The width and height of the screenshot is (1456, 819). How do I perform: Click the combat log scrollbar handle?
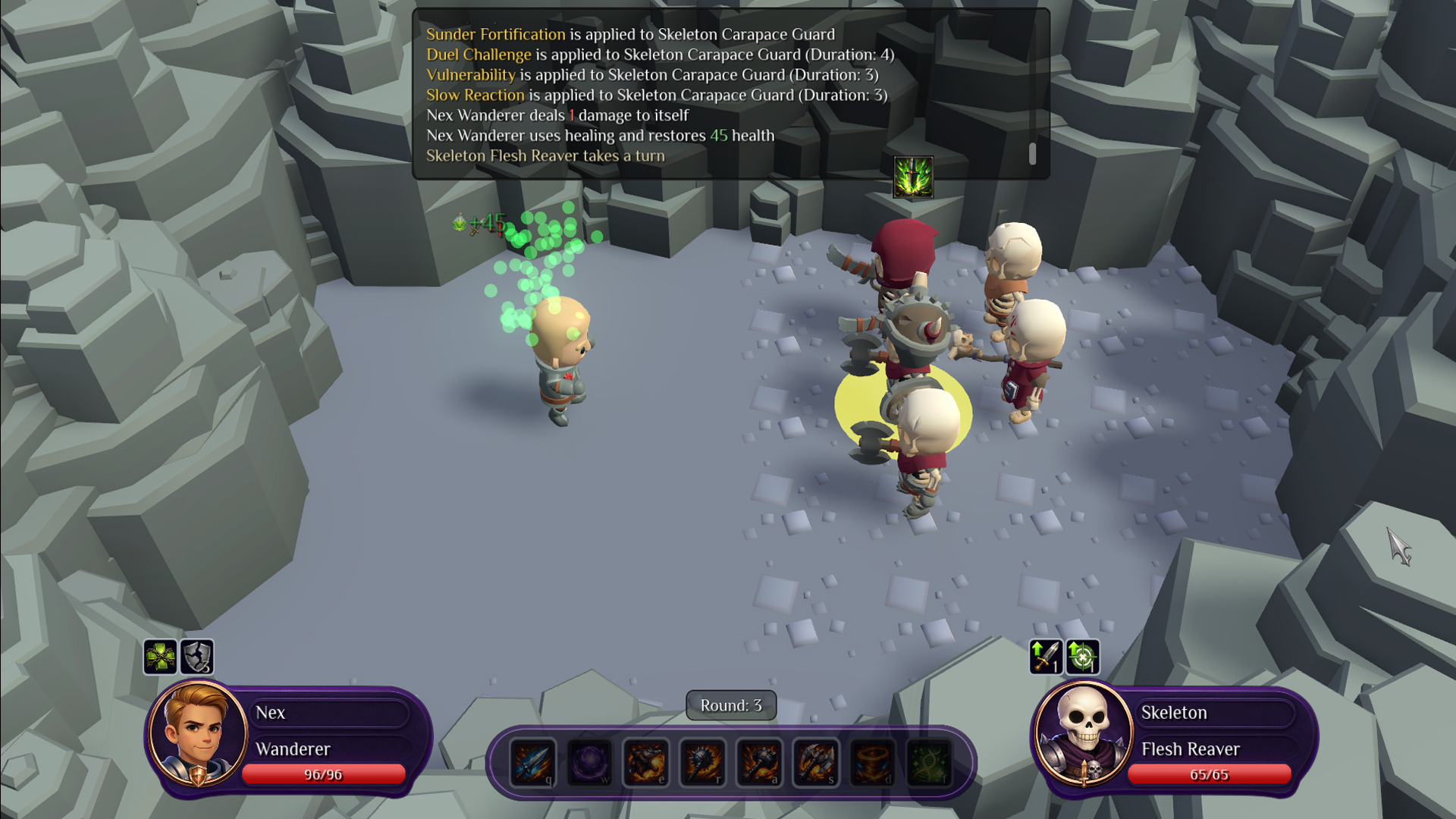(1032, 154)
